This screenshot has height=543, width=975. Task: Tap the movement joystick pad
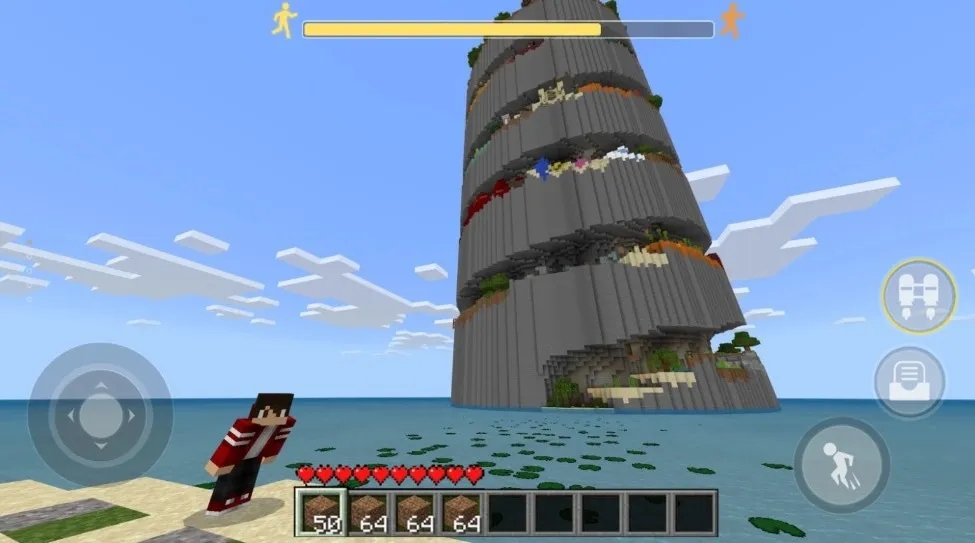[99, 415]
